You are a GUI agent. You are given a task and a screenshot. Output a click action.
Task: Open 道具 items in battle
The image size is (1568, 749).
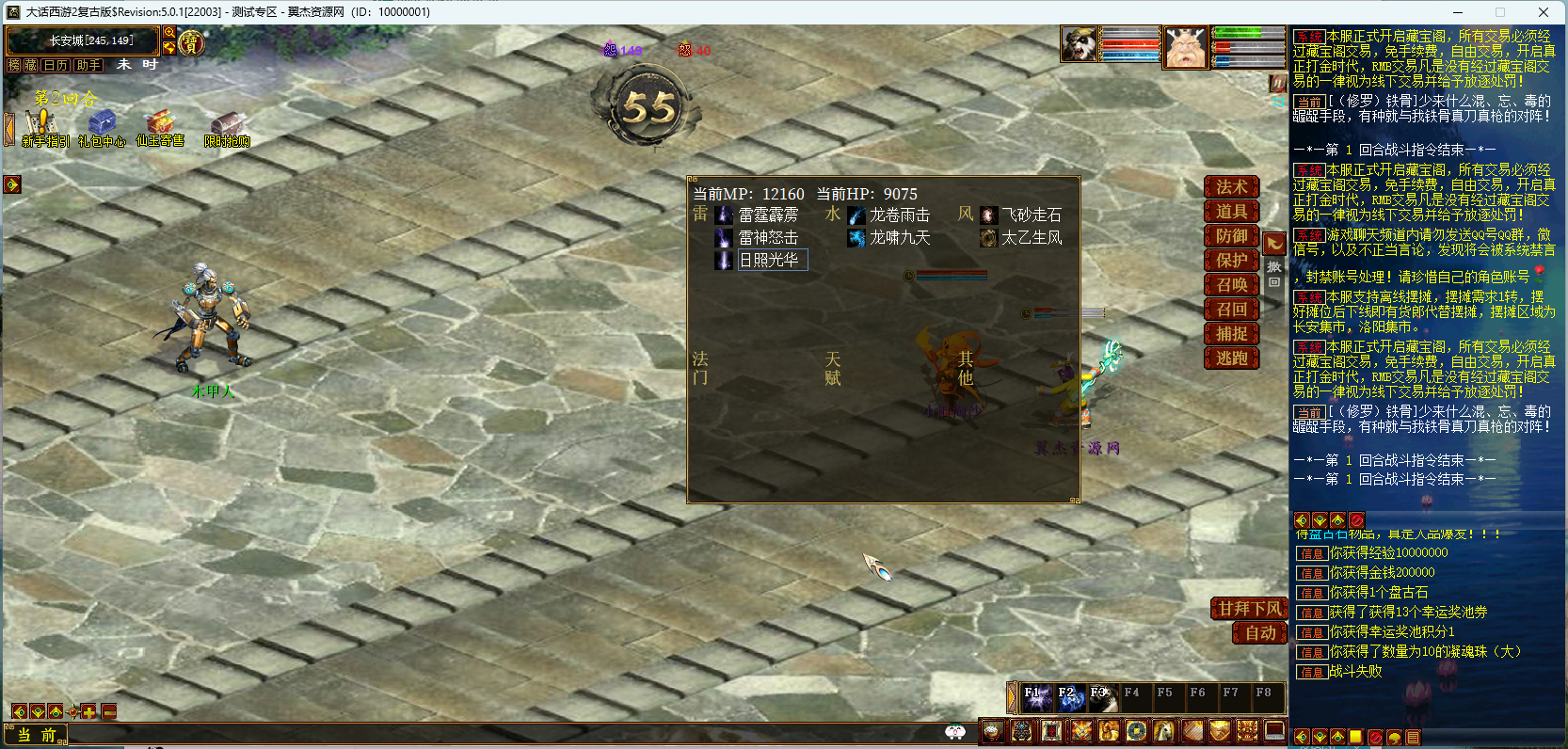coord(1231,212)
